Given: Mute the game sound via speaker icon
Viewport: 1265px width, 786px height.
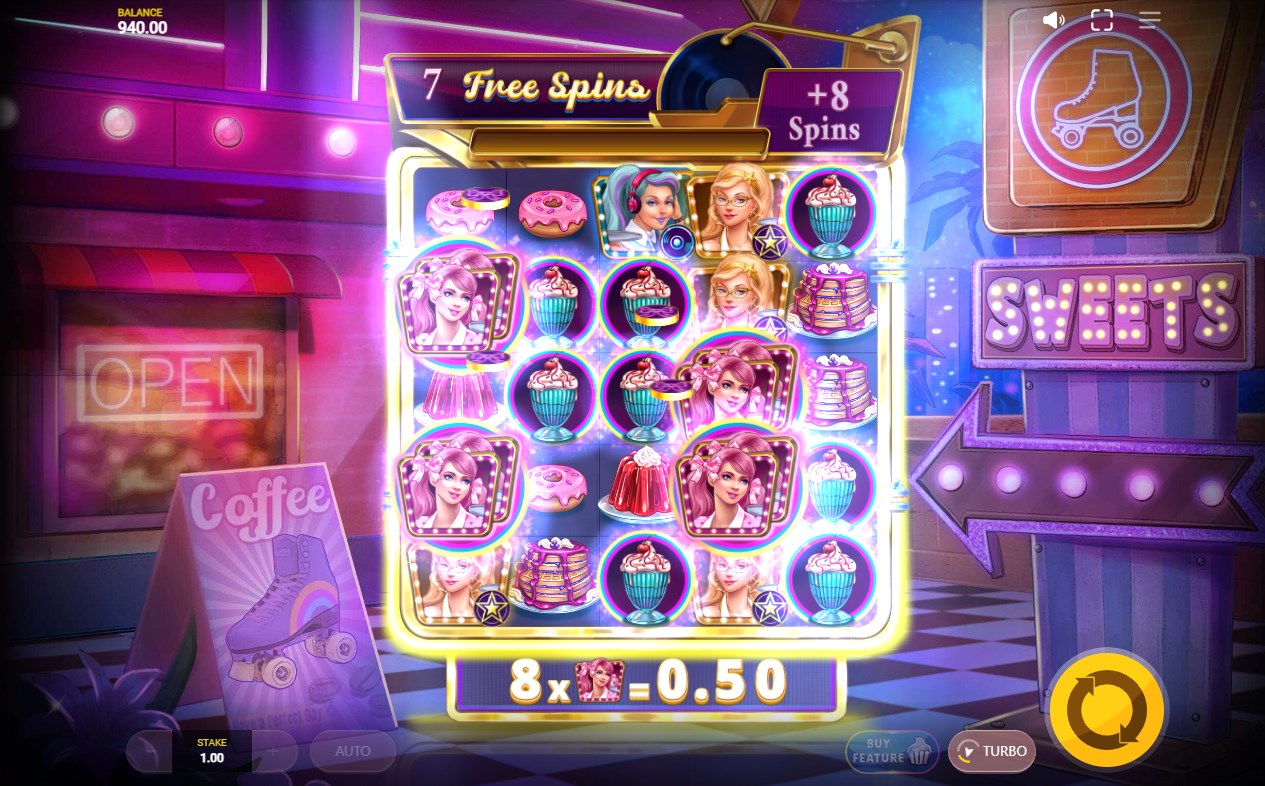Looking at the screenshot, I should point(1052,20).
